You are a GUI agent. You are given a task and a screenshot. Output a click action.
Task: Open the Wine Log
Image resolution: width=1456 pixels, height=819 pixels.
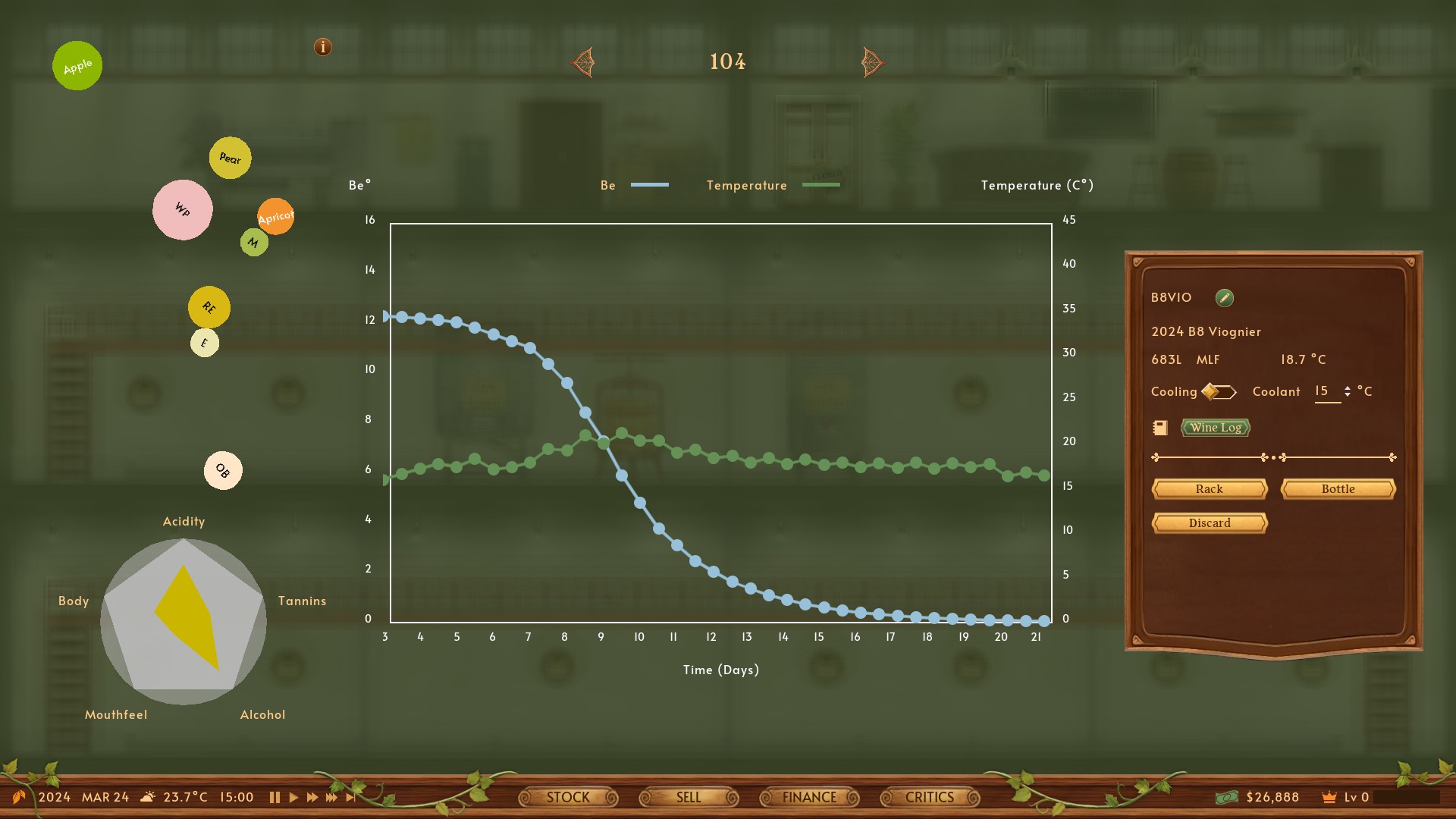coord(1215,428)
